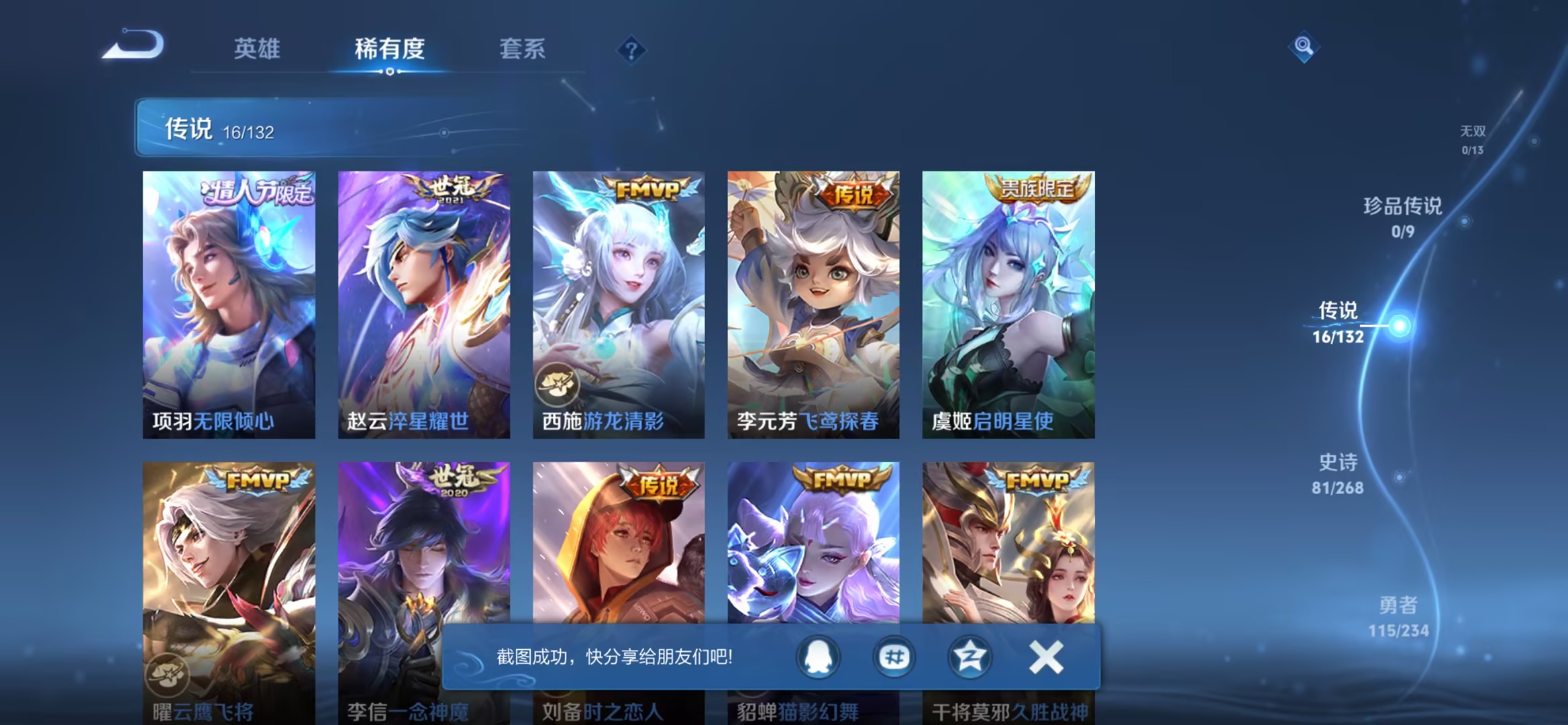Click the badge icon on 曜云鹰飞将 skin
This screenshot has height=725, width=1568.
pos(168,675)
